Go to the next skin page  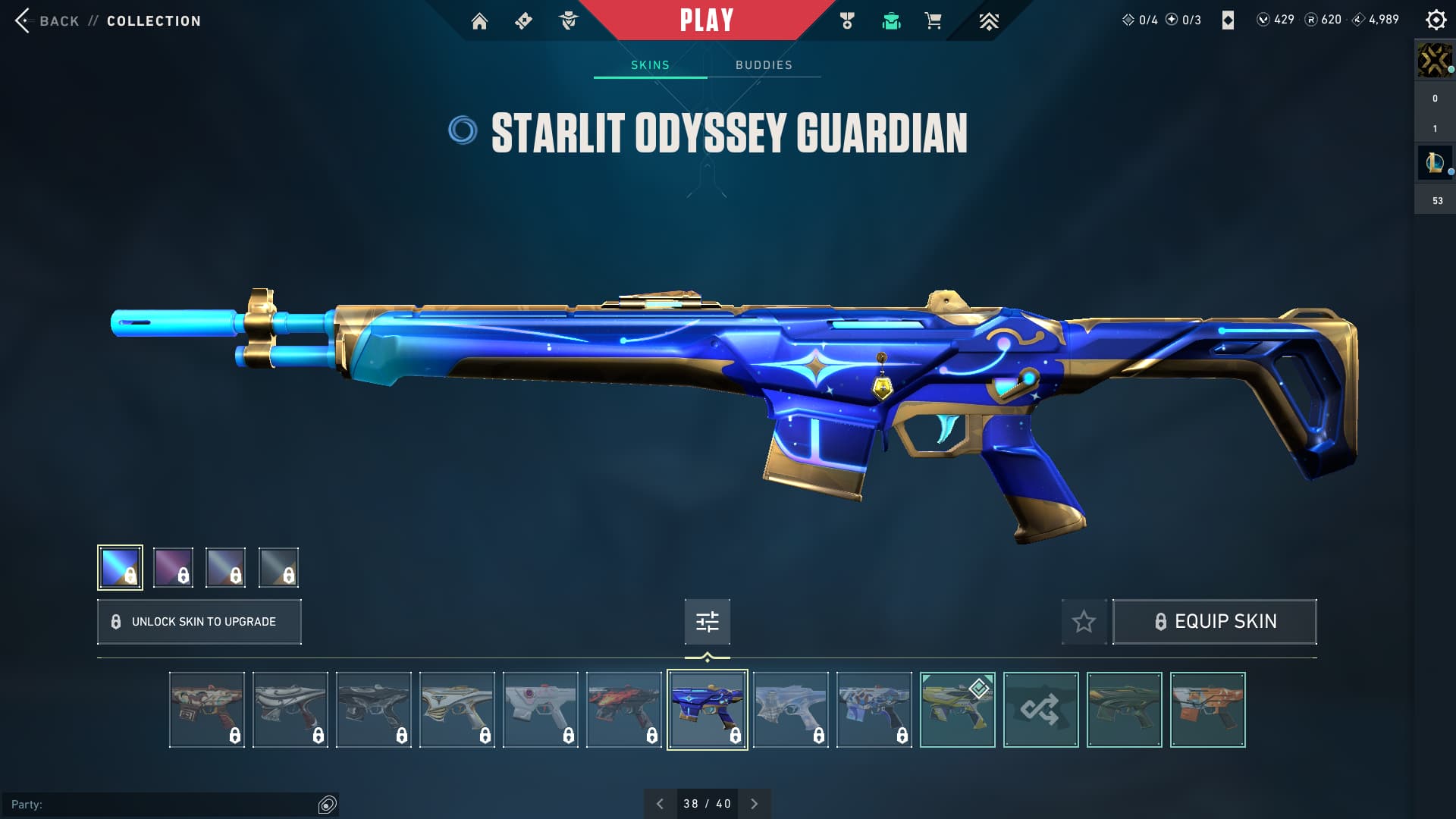pyautogui.click(x=754, y=804)
